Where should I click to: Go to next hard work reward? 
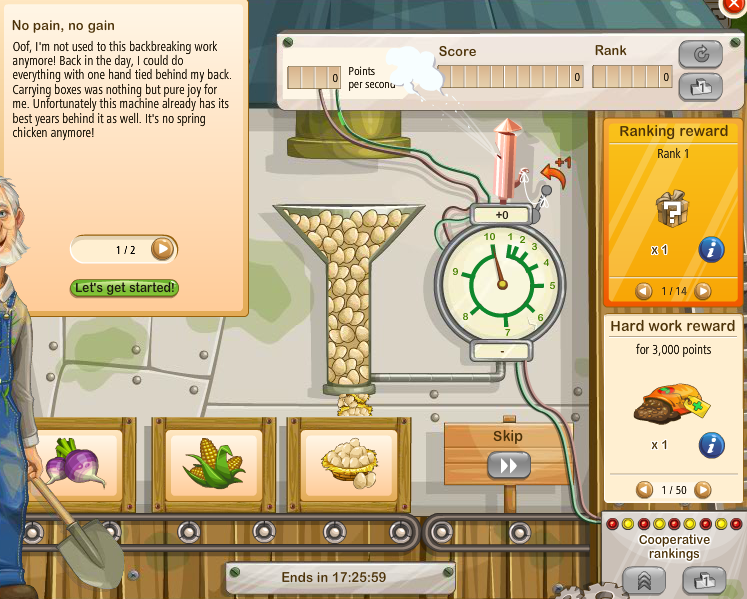point(703,490)
